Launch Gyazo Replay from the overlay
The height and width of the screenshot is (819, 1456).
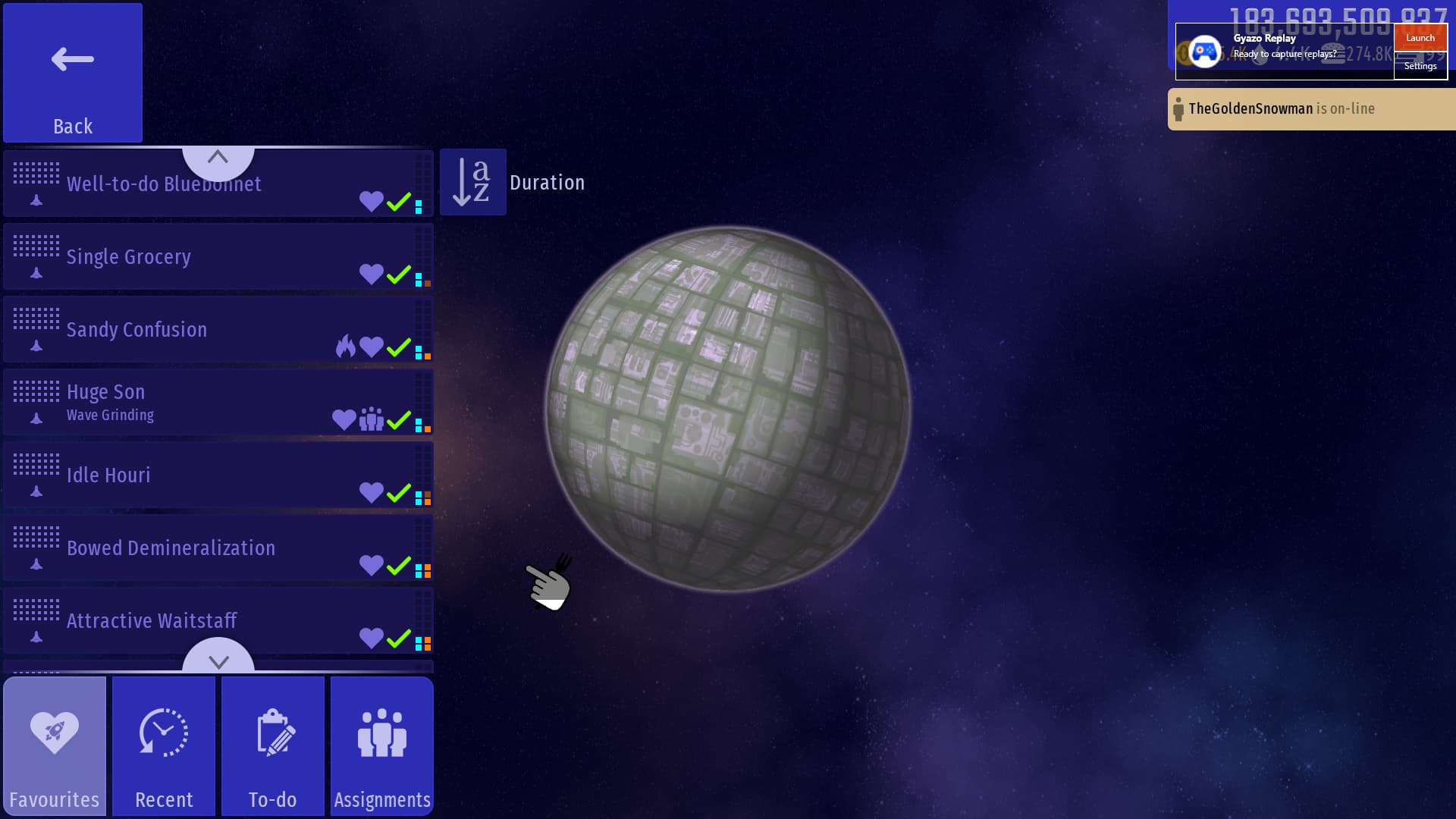click(1420, 38)
